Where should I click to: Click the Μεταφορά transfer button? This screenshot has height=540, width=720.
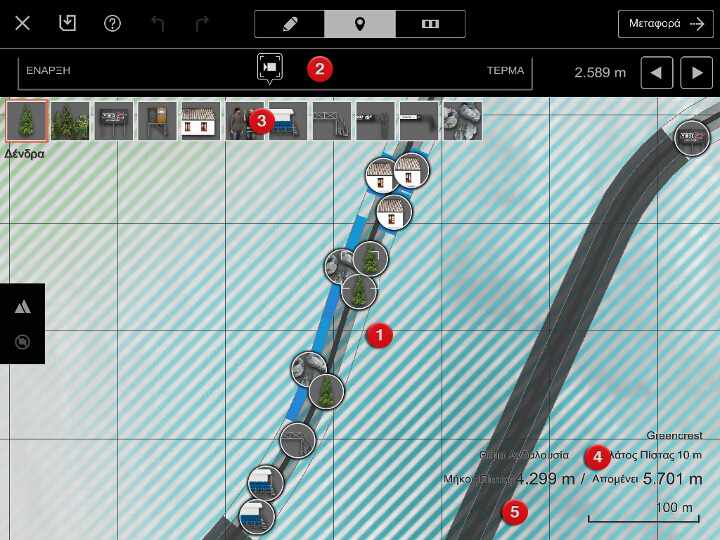tap(665, 24)
